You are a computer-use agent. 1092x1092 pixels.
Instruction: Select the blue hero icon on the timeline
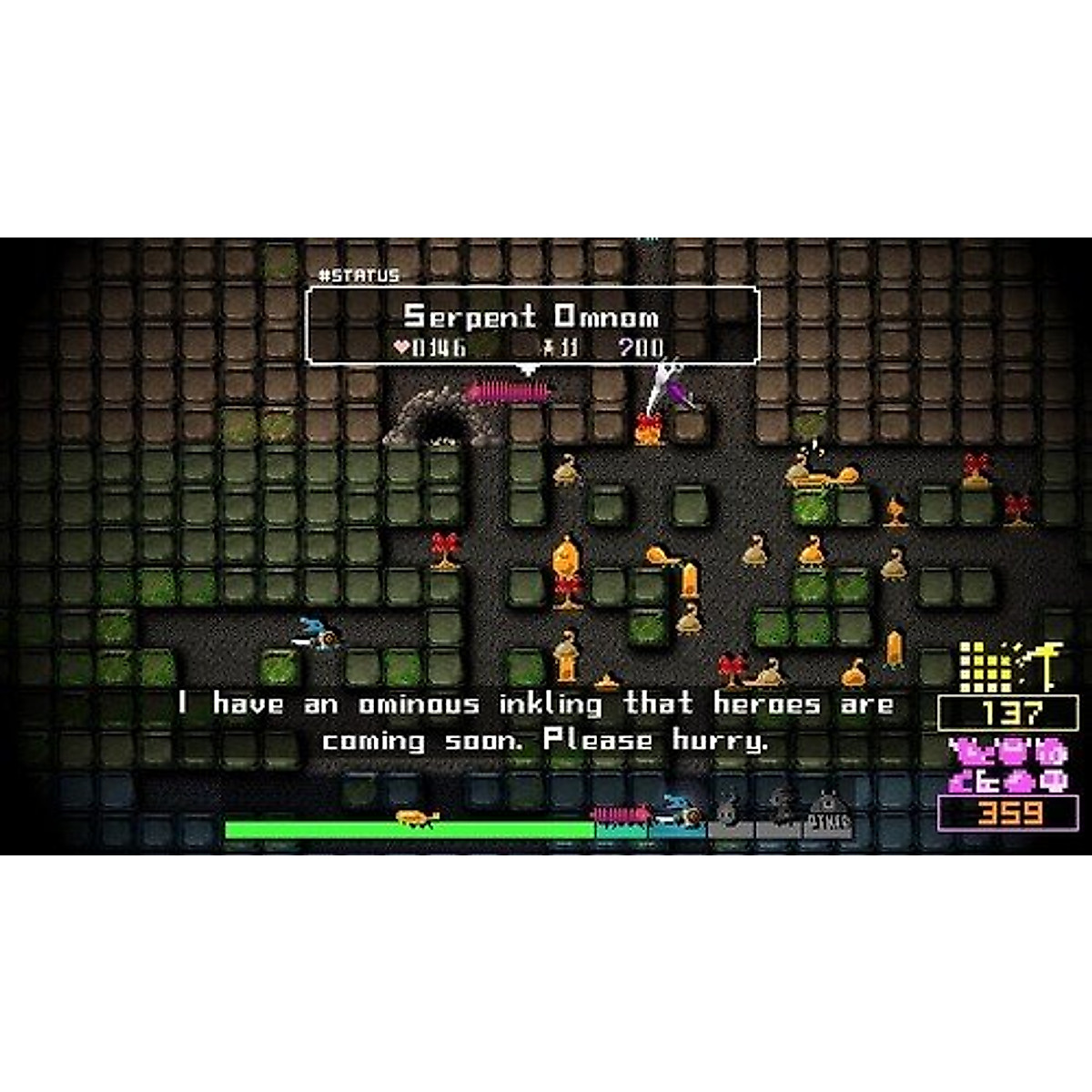[680, 810]
